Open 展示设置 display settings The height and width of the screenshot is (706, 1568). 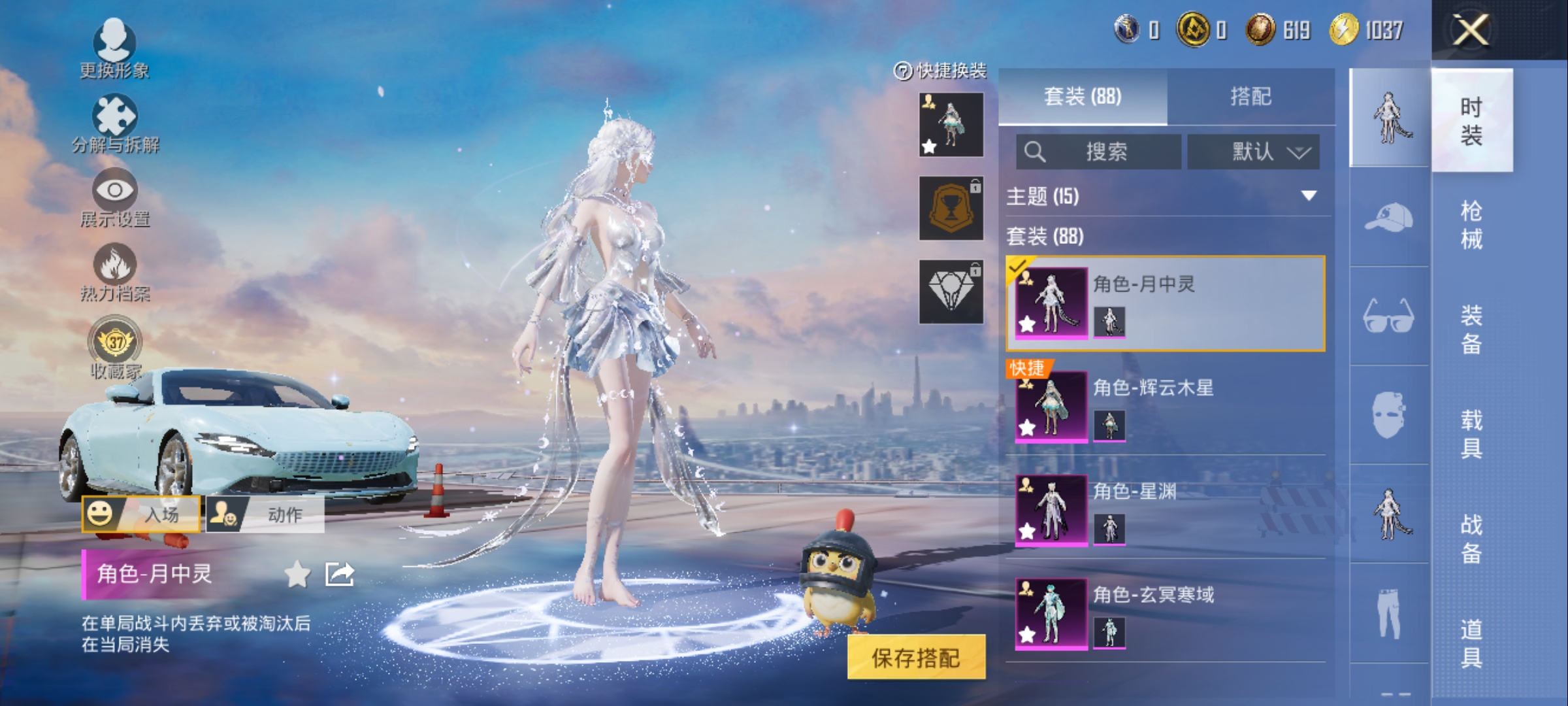[x=115, y=196]
